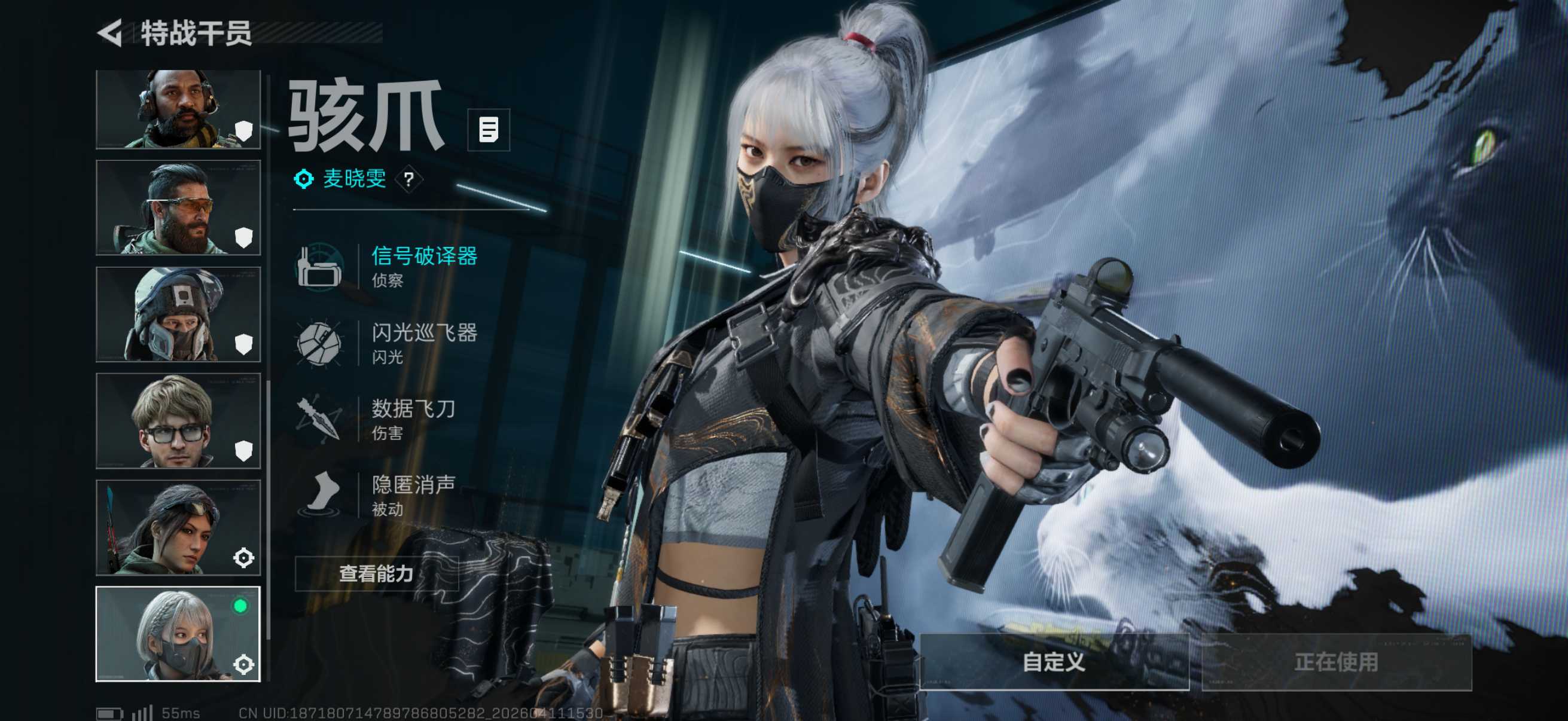Go back using the arrow beside 特战干员

[111, 33]
